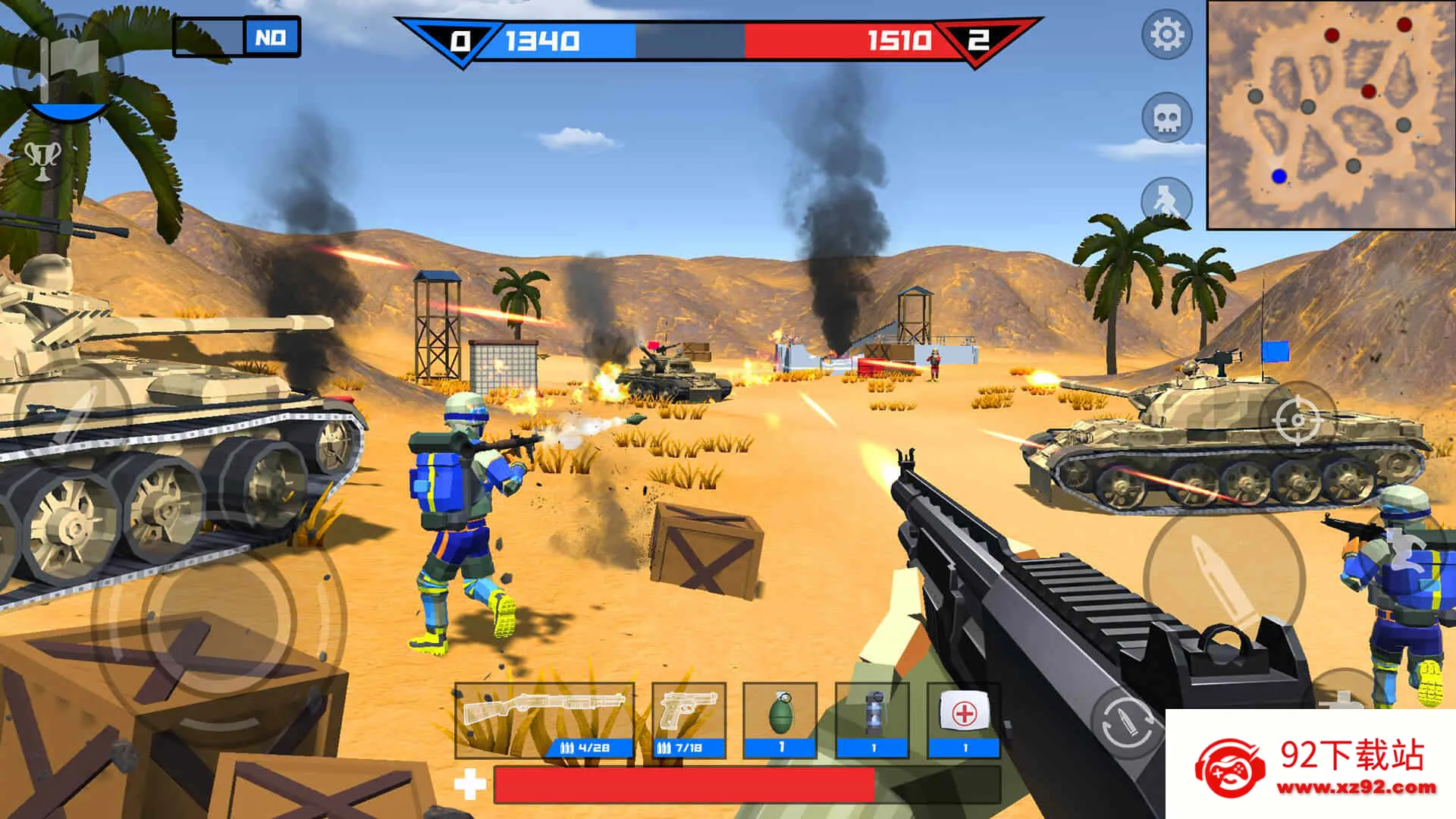Choose the frag grenade slot
This screenshot has width=1456, height=819.
pyautogui.click(x=780, y=720)
